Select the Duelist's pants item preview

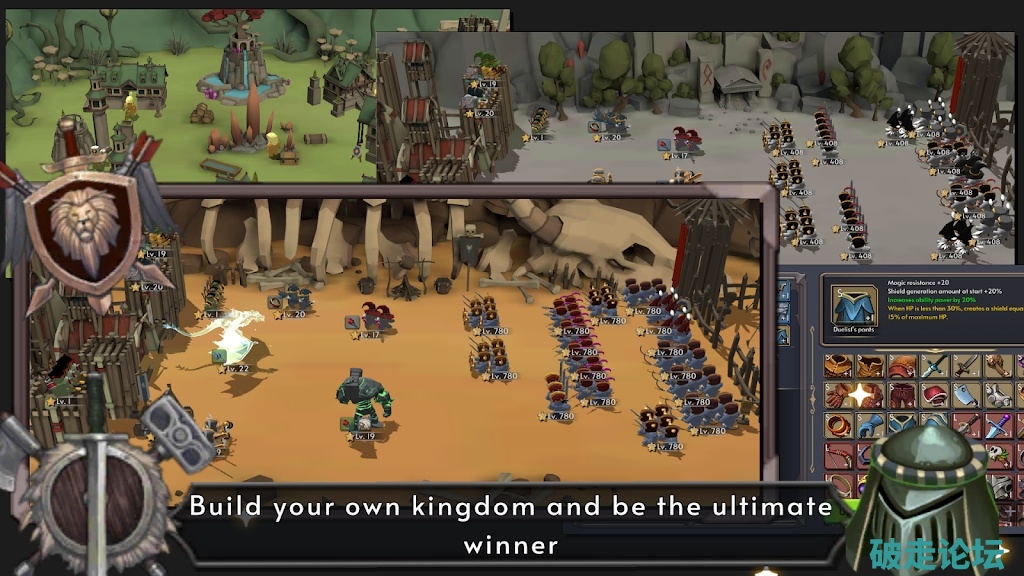(855, 305)
